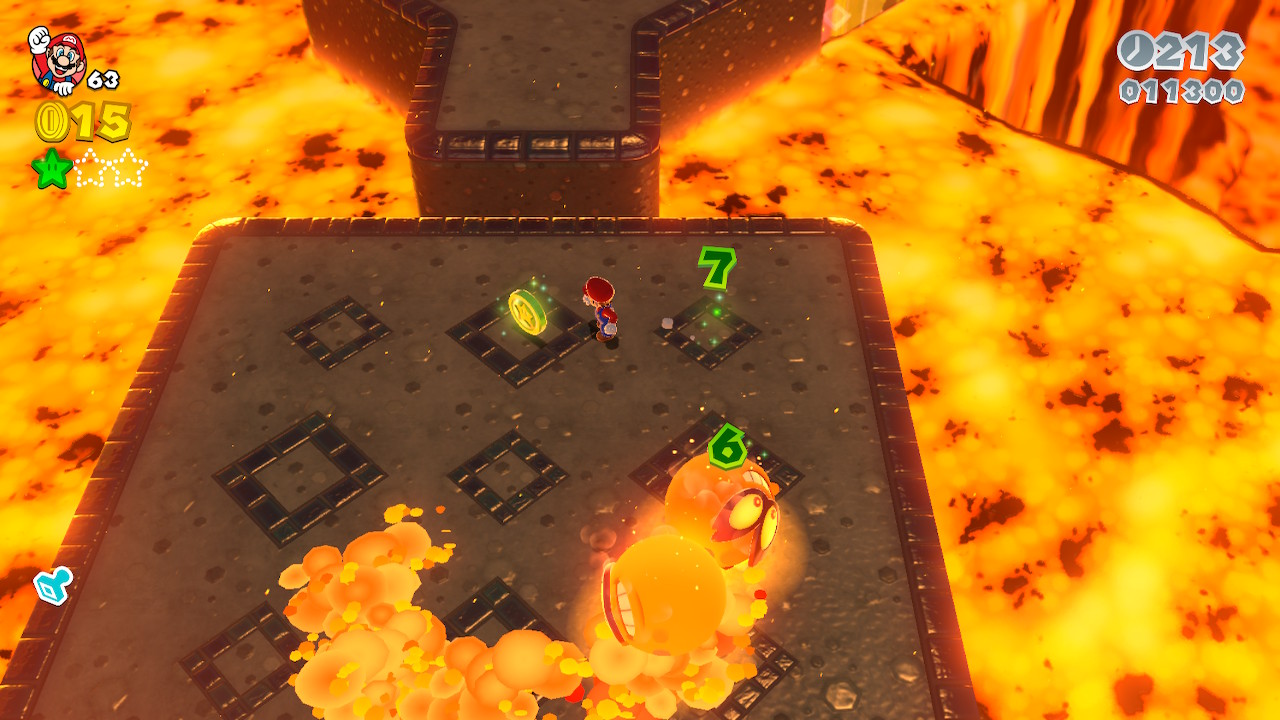Click the Mario lives icon
This screenshot has height=720, width=1280.
pos(57,58)
